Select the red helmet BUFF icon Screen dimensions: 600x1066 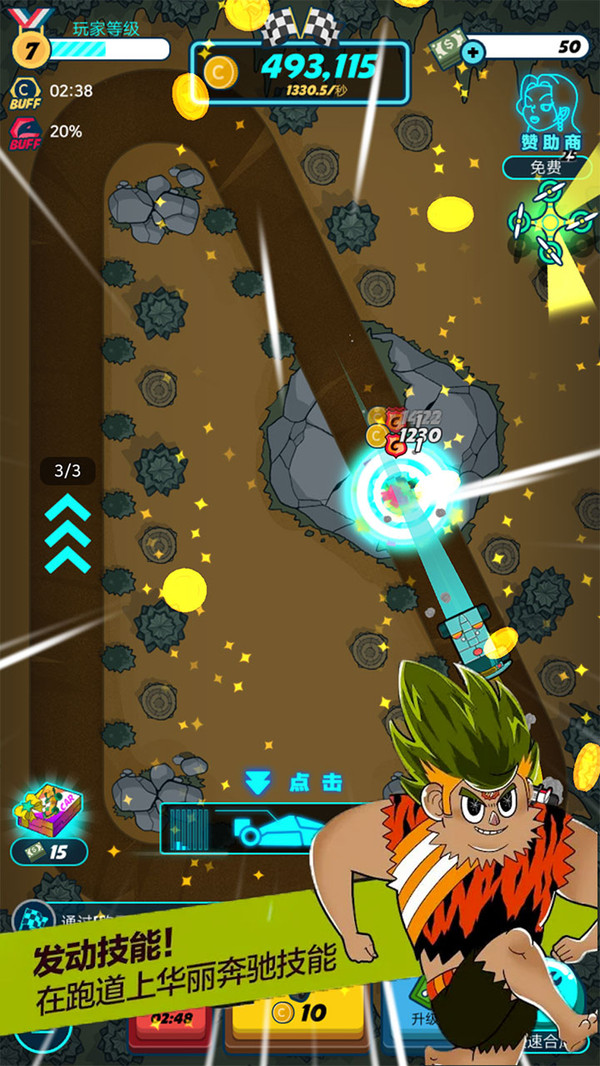tap(24, 132)
